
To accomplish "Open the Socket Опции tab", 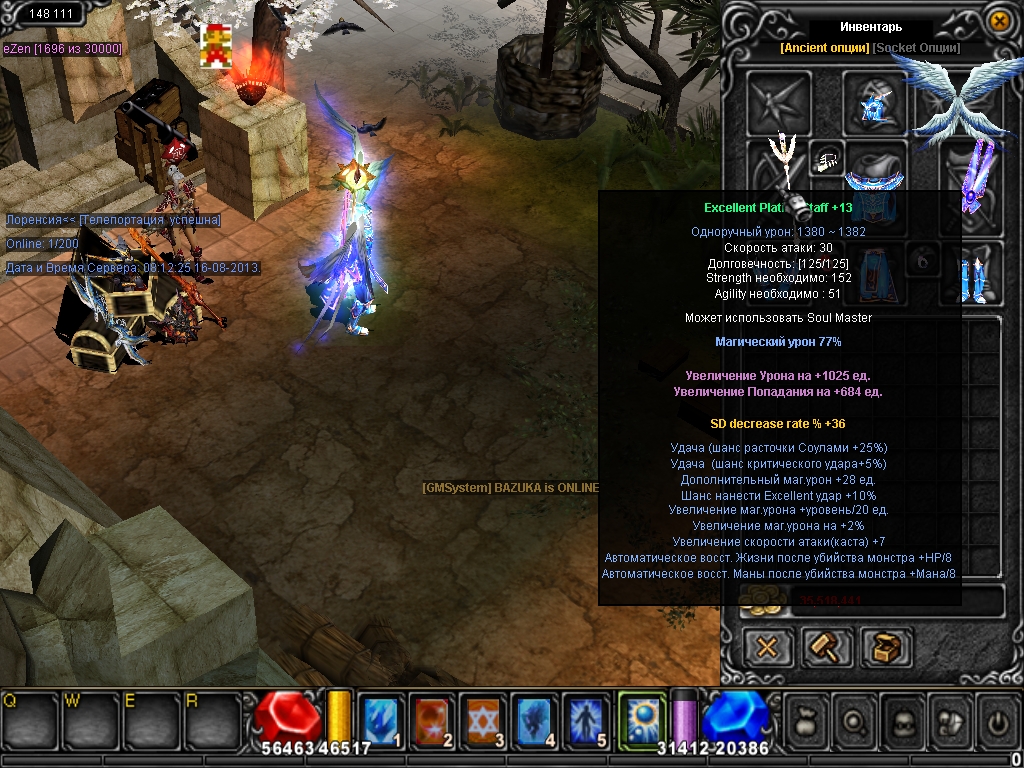I will (916, 48).
